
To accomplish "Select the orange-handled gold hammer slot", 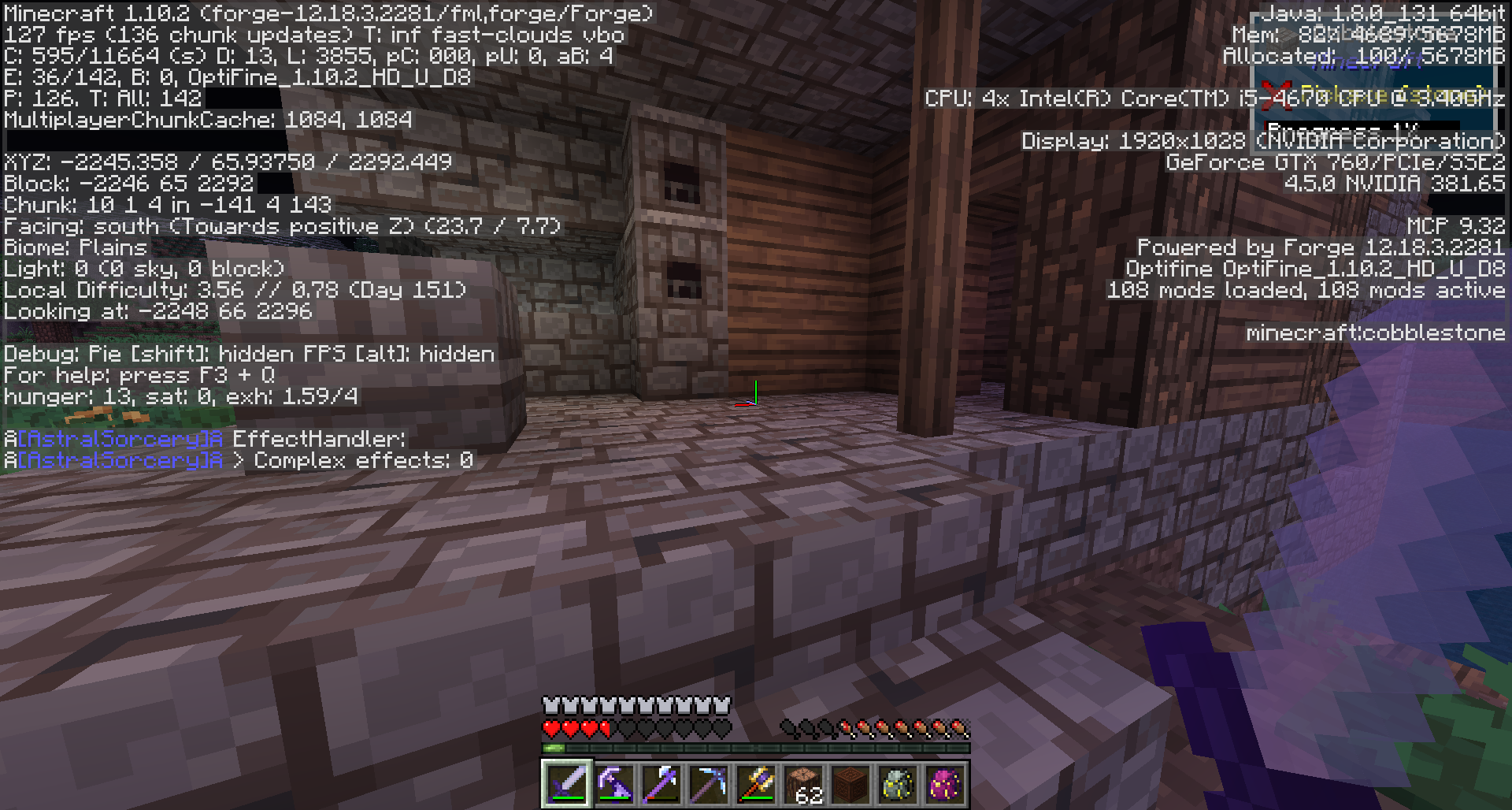I will 756,784.
